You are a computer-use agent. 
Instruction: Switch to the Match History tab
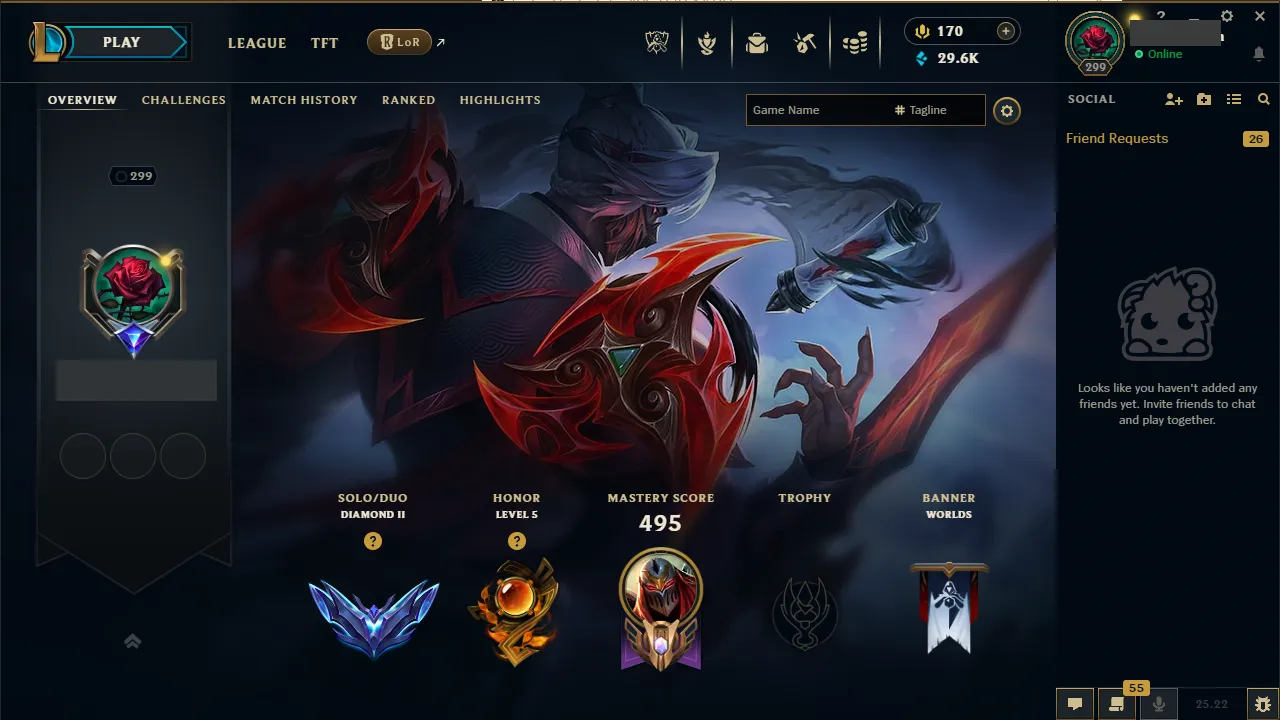[x=304, y=99]
